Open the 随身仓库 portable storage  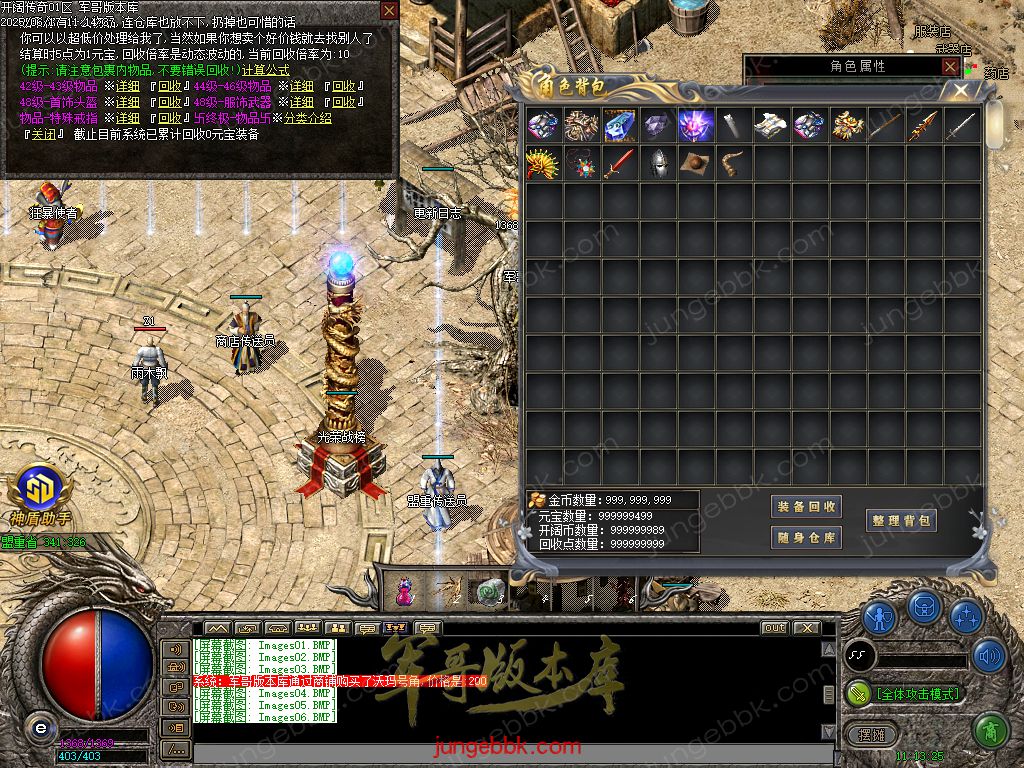point(807,538)
